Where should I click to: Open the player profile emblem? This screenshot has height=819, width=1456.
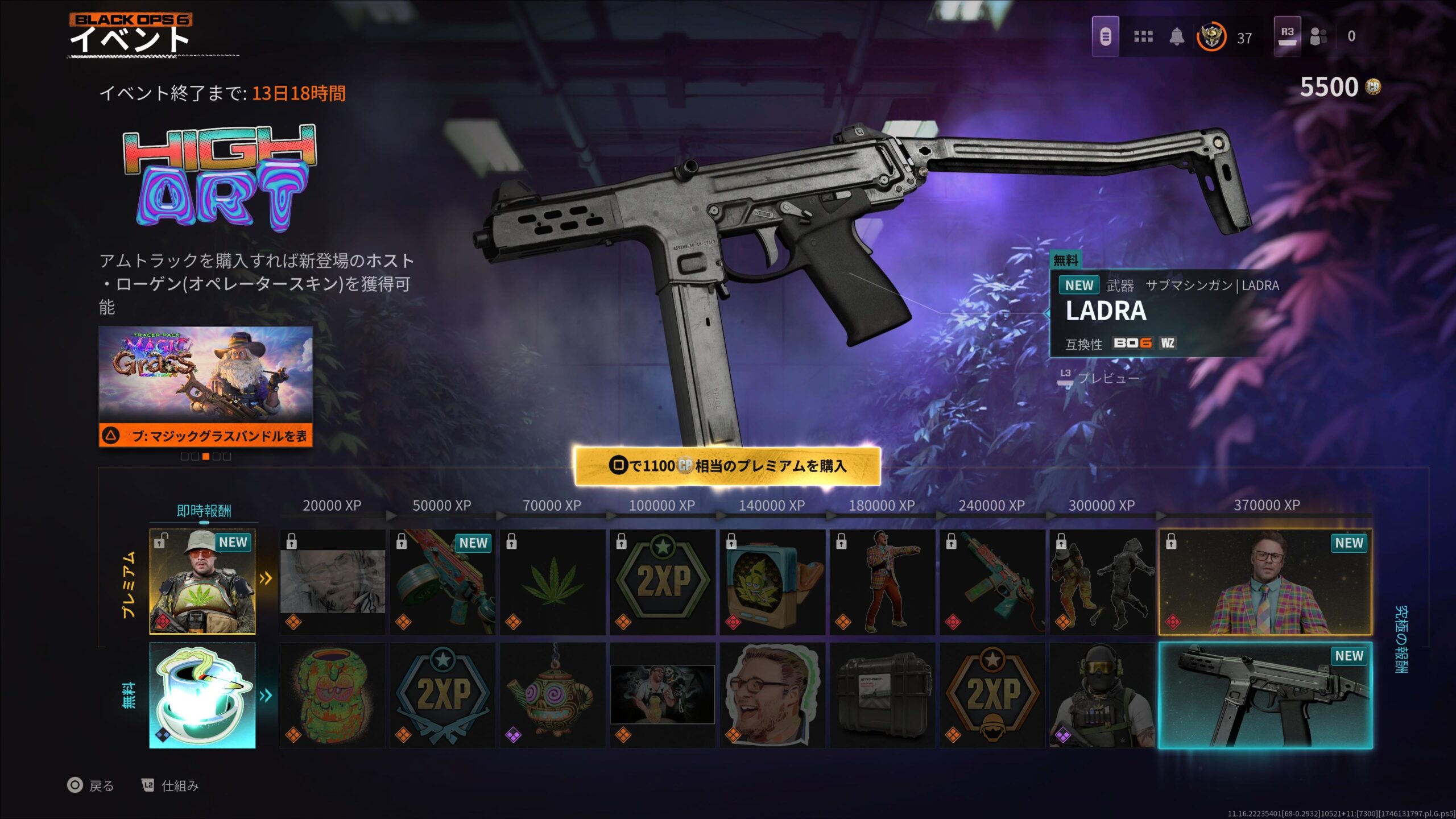(x=1211, y=37)
